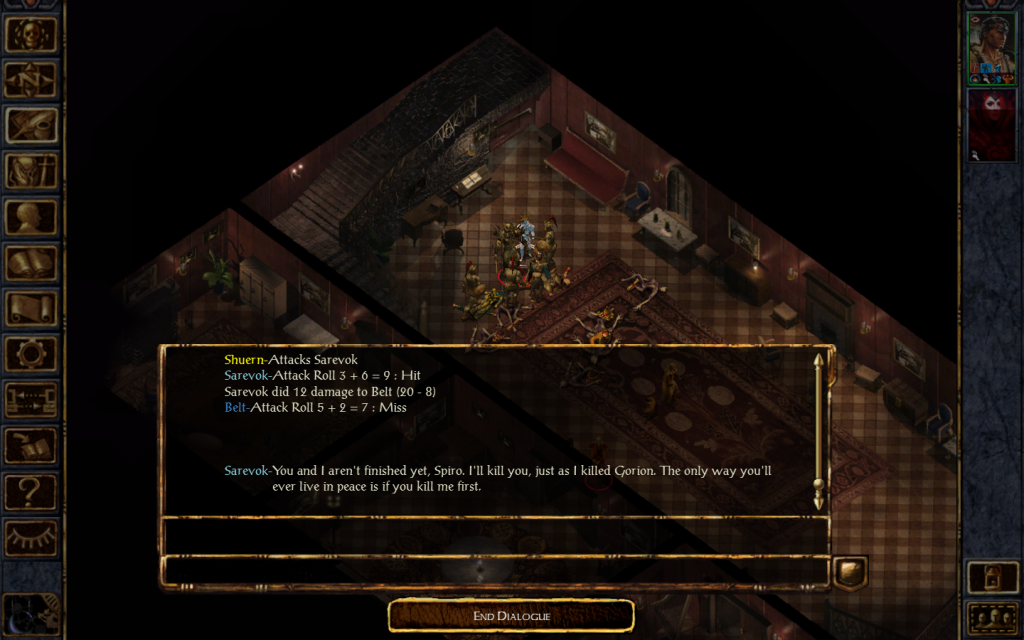The width and height of the screenshot is (1024, 640).
Task: Show the character record head icon
Action: (31, 217)
